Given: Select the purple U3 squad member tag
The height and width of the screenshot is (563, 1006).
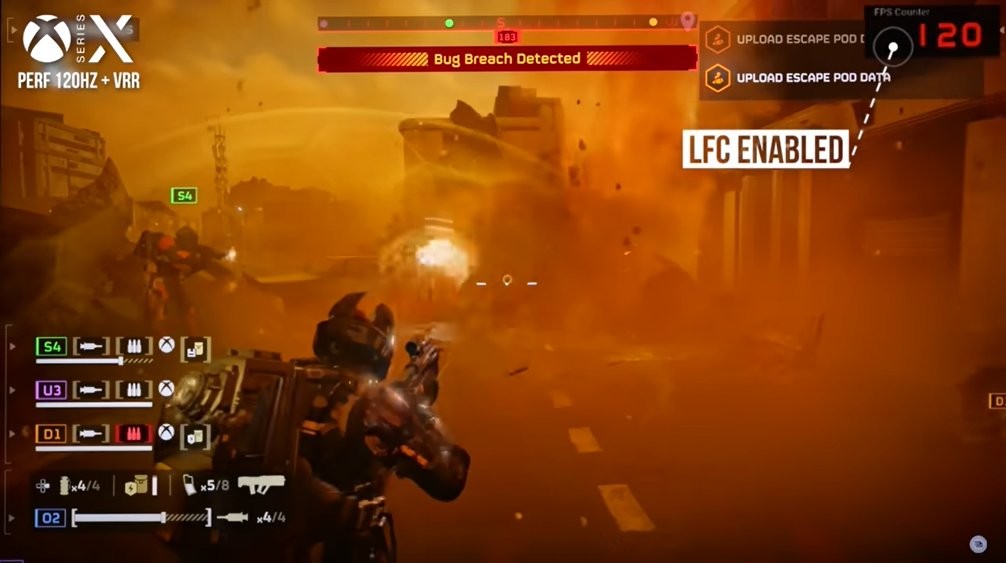Looking at the screenshot, I should (51, 390).
